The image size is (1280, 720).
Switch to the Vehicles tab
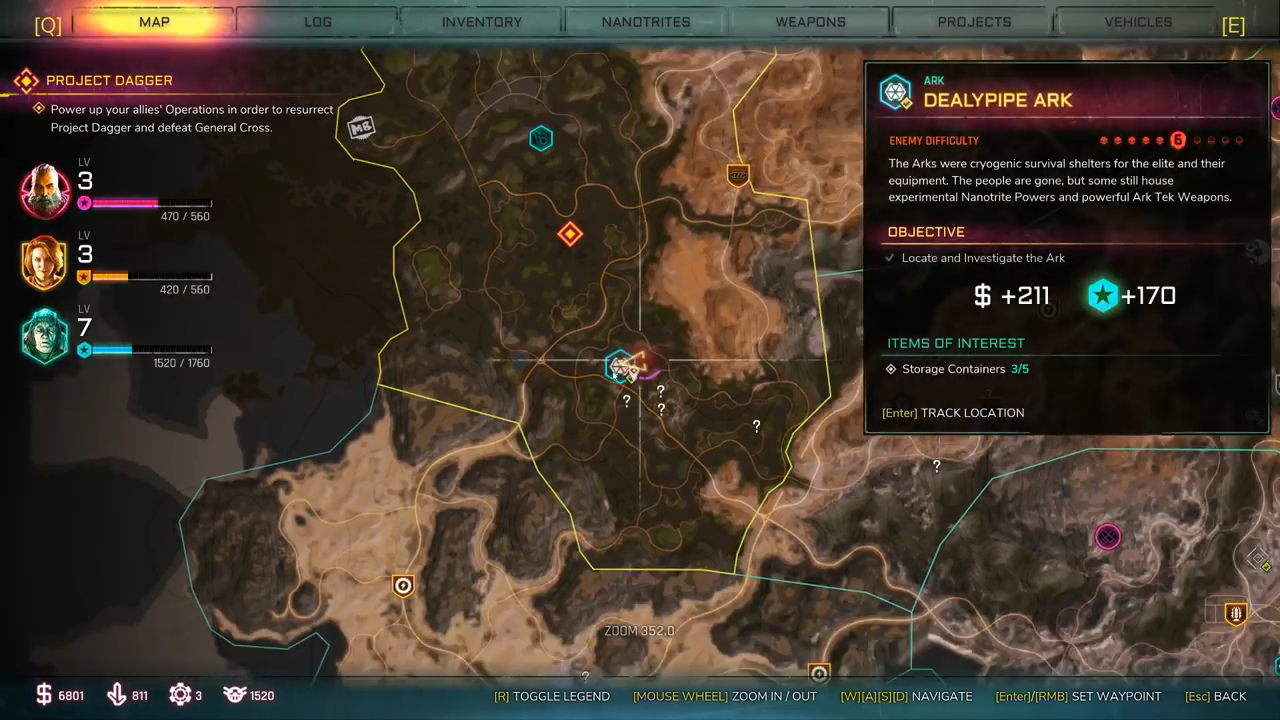(x=1138, y=22)
